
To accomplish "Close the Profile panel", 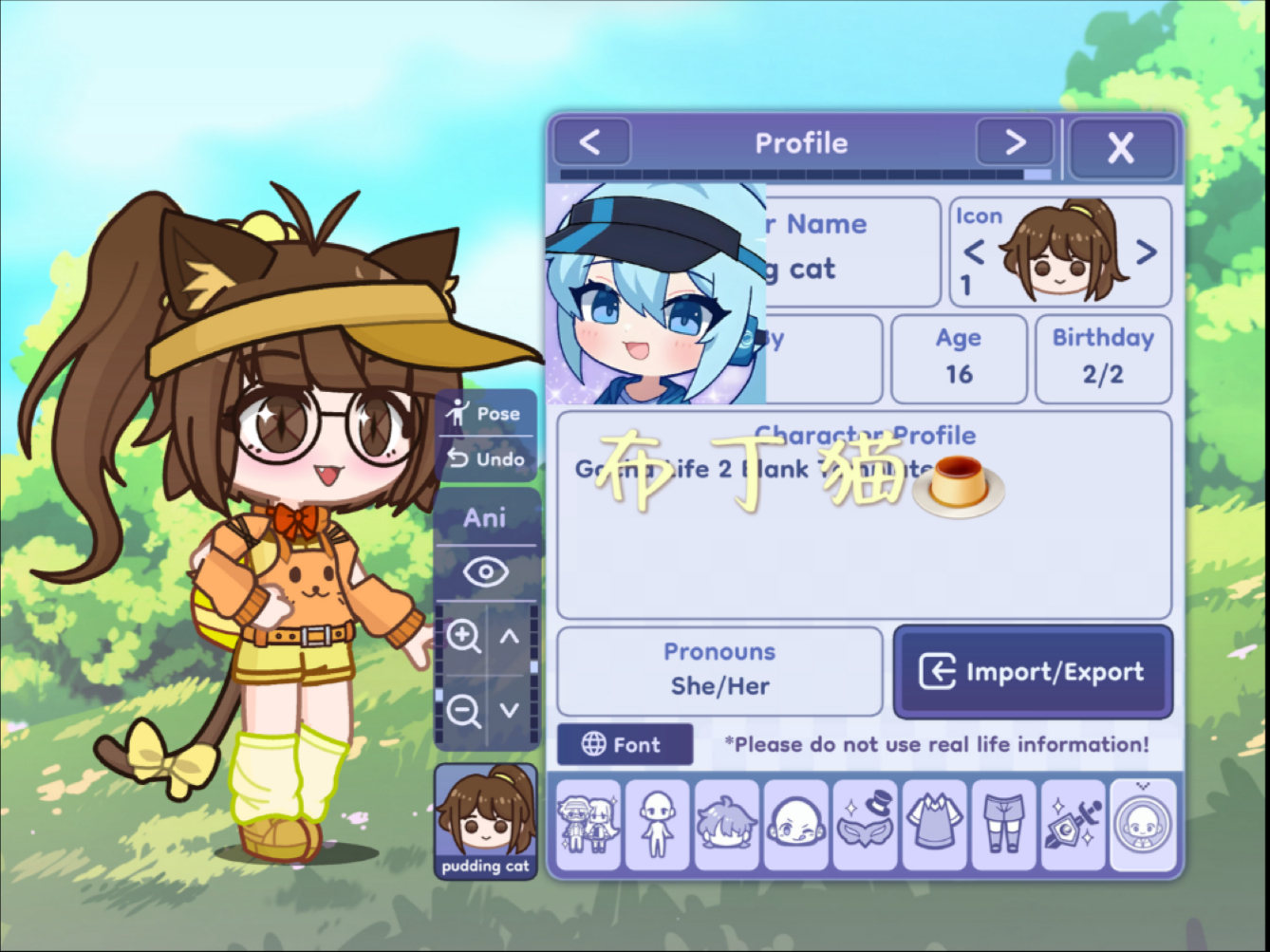I will (x=1121, y=147).
